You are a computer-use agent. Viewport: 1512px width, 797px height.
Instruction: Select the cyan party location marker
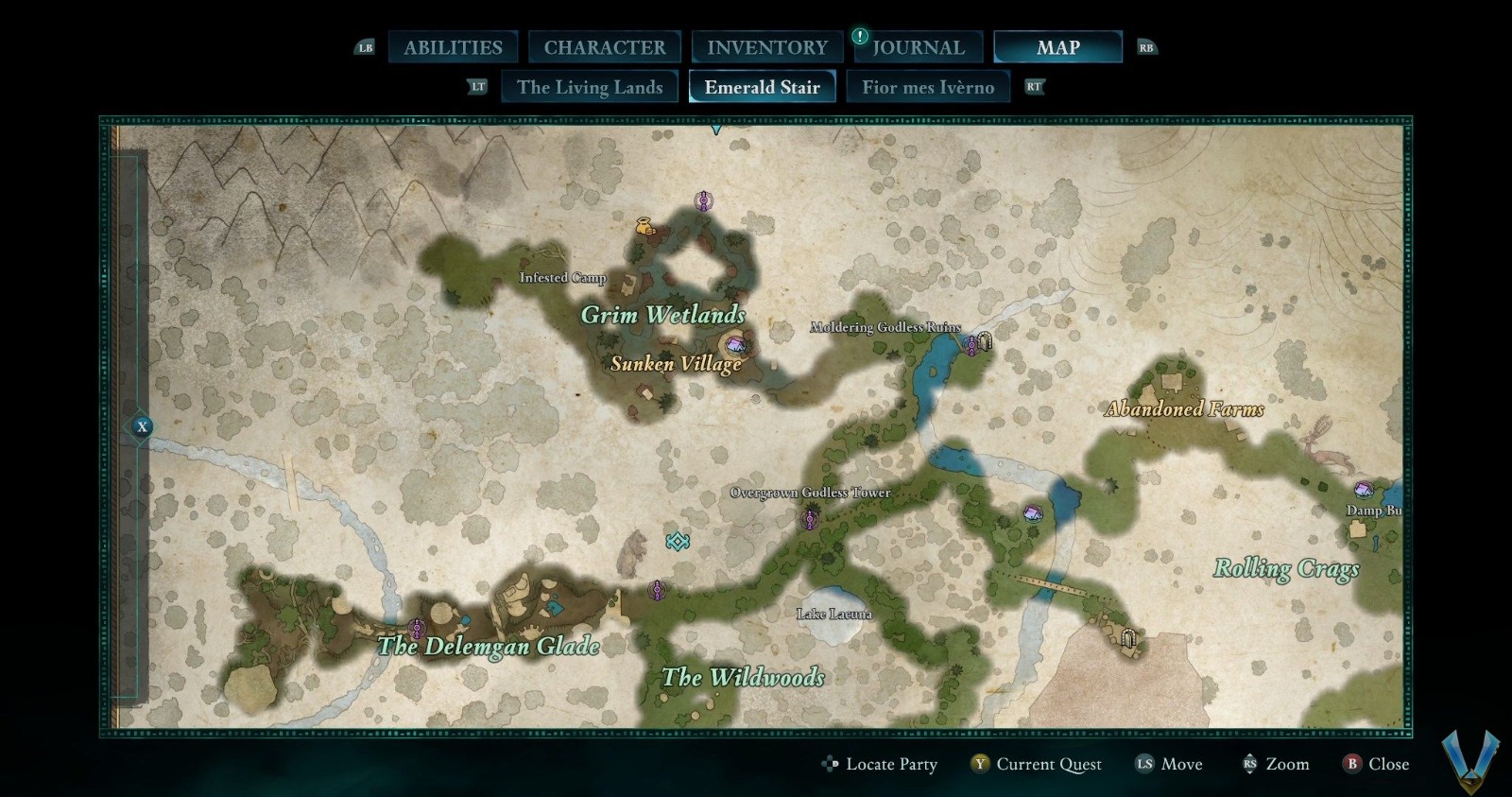pos(677,542)
